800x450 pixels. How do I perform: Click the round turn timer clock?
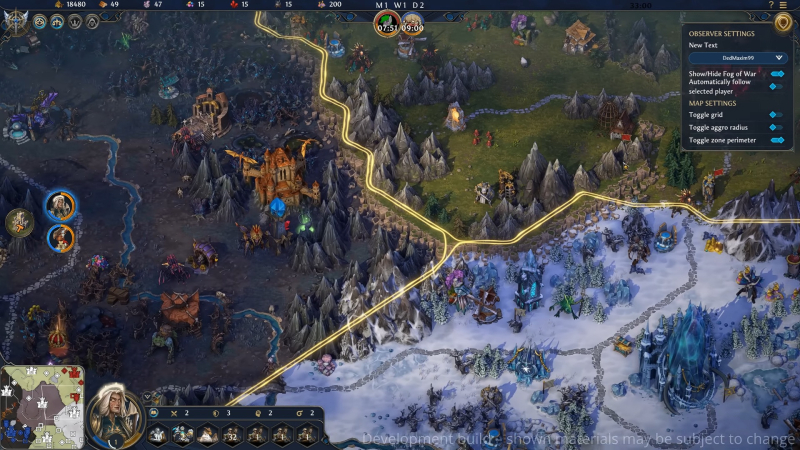386,24
